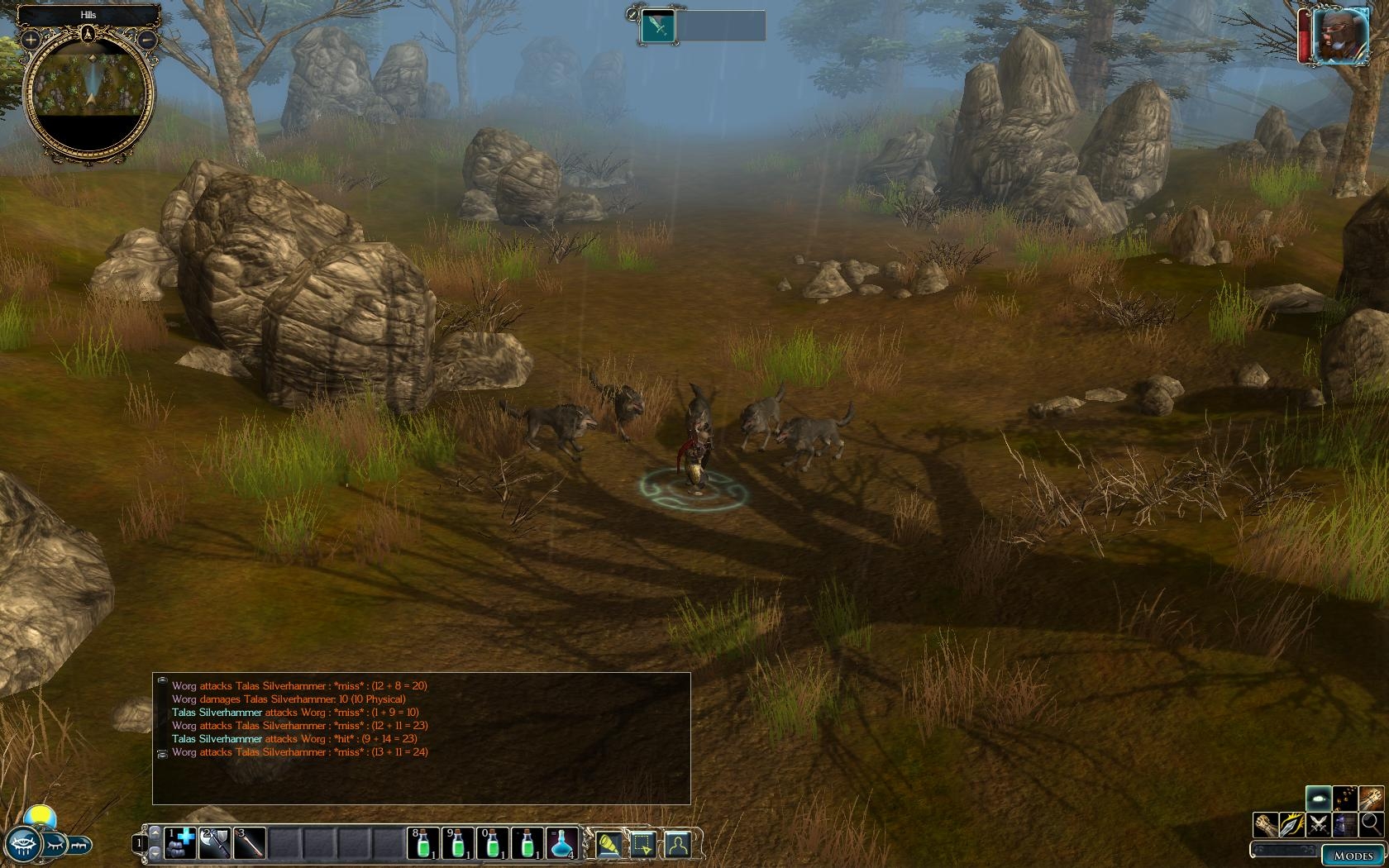Viewport: 1389px width, 868px height.
Task: Zoom in the minimap with plus button
Action: (x=31, y=39)
